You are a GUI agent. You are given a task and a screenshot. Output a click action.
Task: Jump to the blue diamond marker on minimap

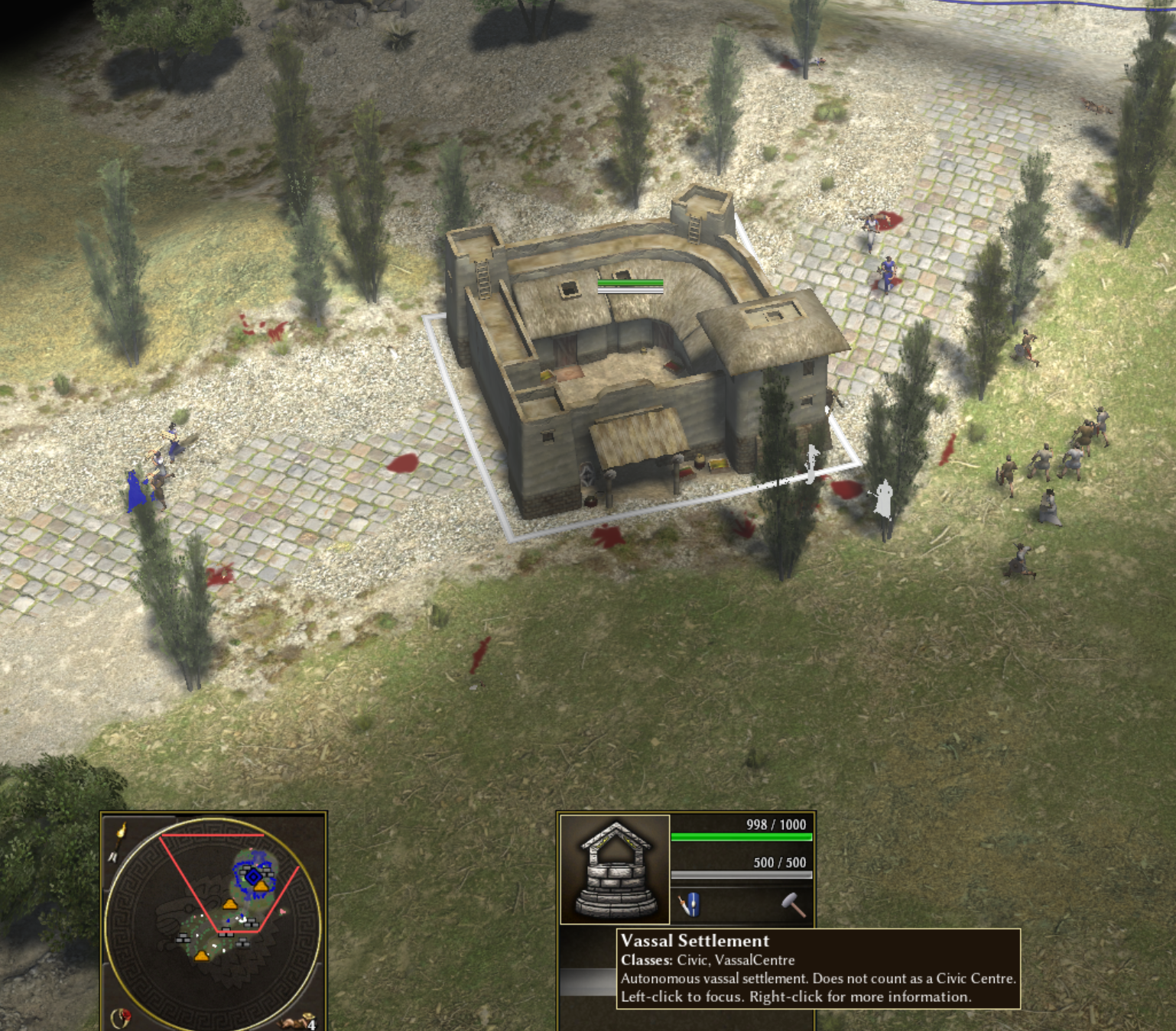click(x=253, y=877)
